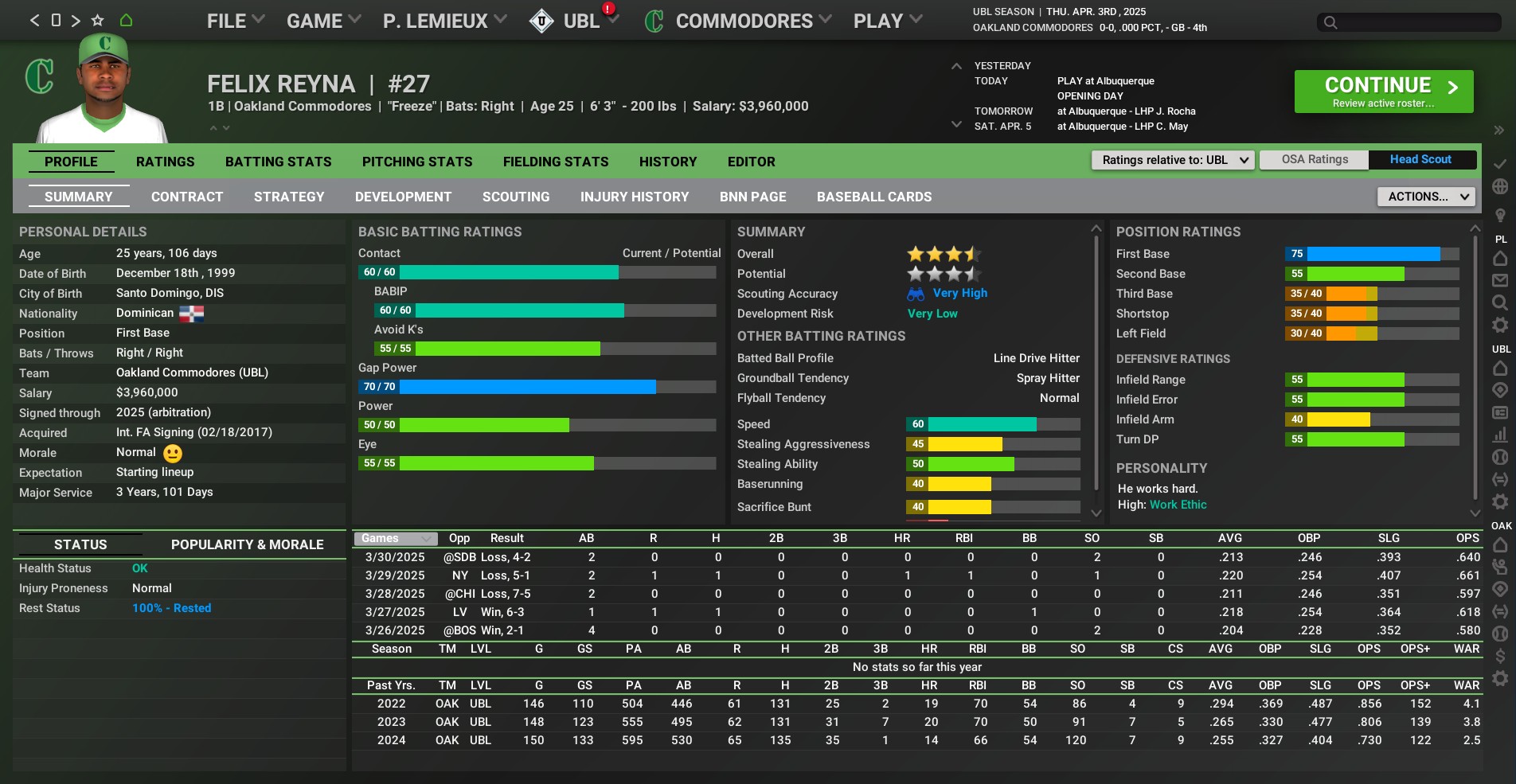This screenshot has width=1516, height=784.
Task: Open the Games dropdown in stats table
Action: pos(396,538)
